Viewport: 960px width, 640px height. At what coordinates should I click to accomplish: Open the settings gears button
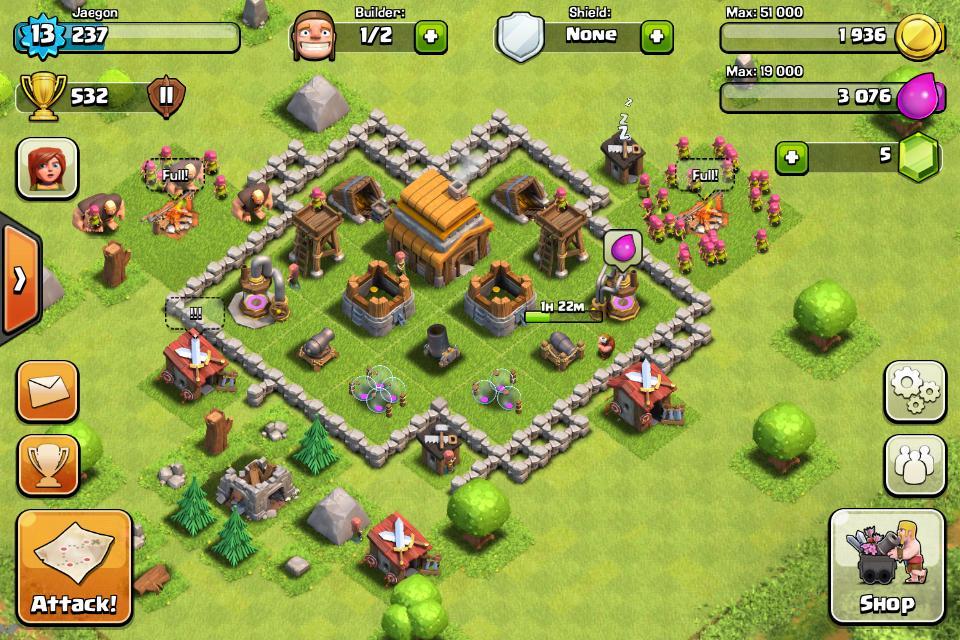coord(914,391)
